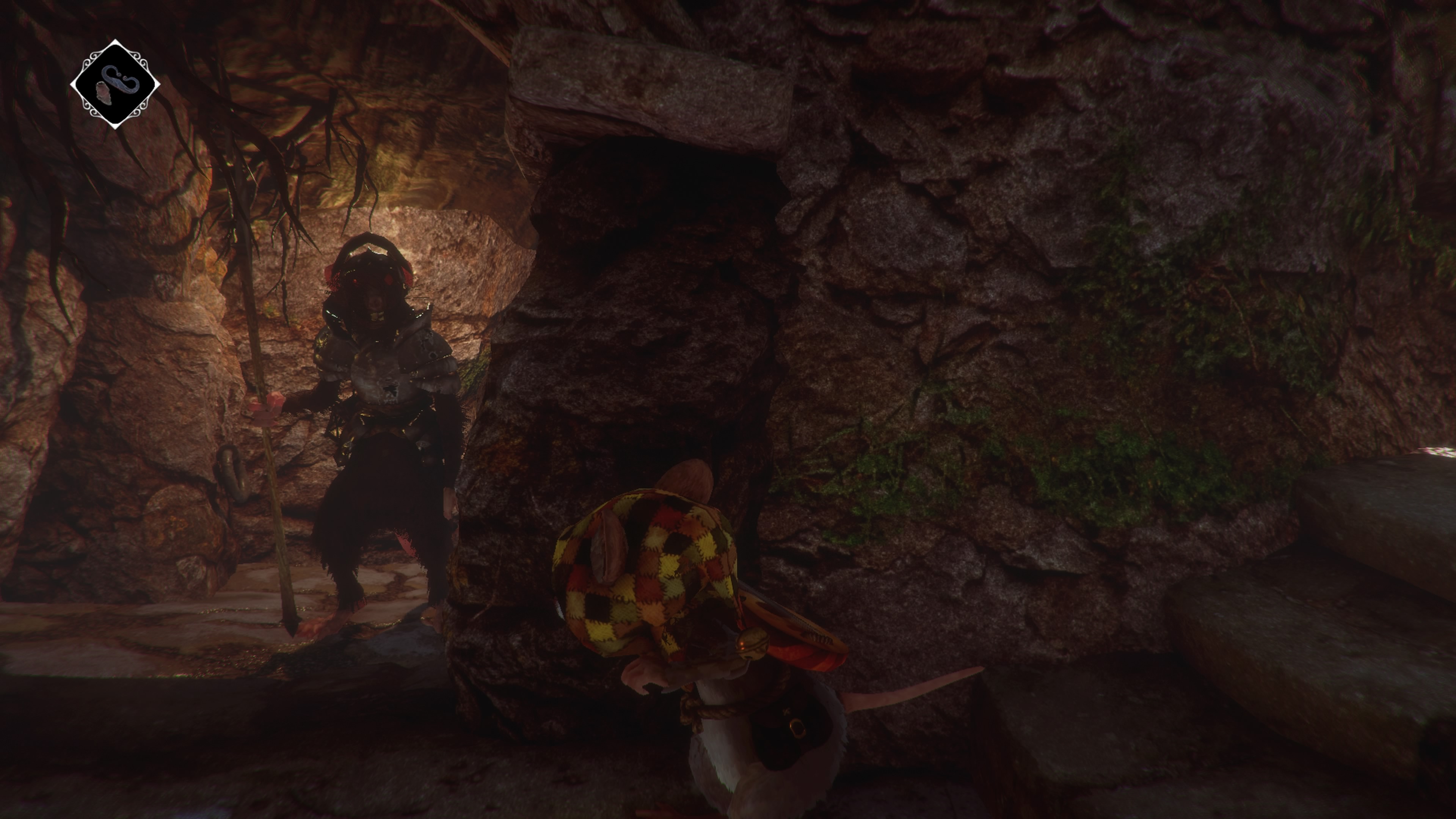
Task: Select the flint and steel item icon
Action: [115, 84]
